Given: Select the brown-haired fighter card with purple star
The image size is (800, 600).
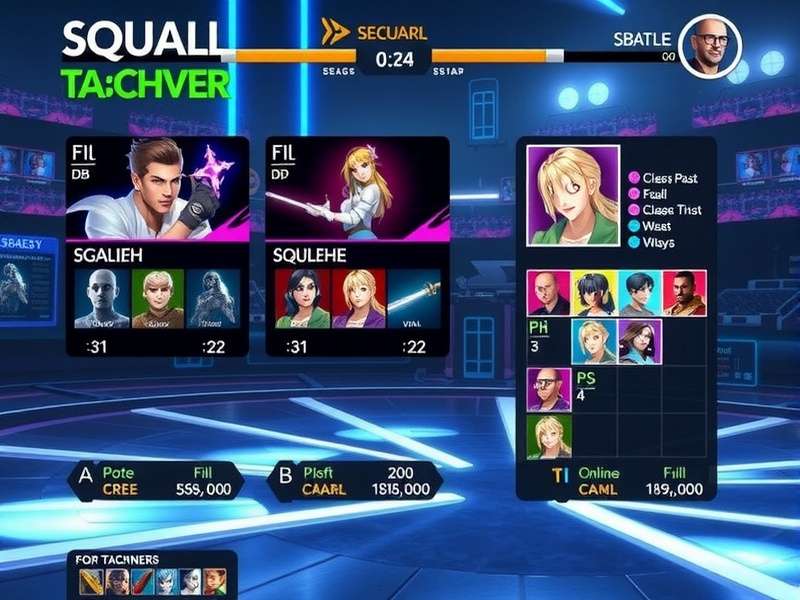Looking at the screenshot, I should pyautogui.click(x=157, y=190).
